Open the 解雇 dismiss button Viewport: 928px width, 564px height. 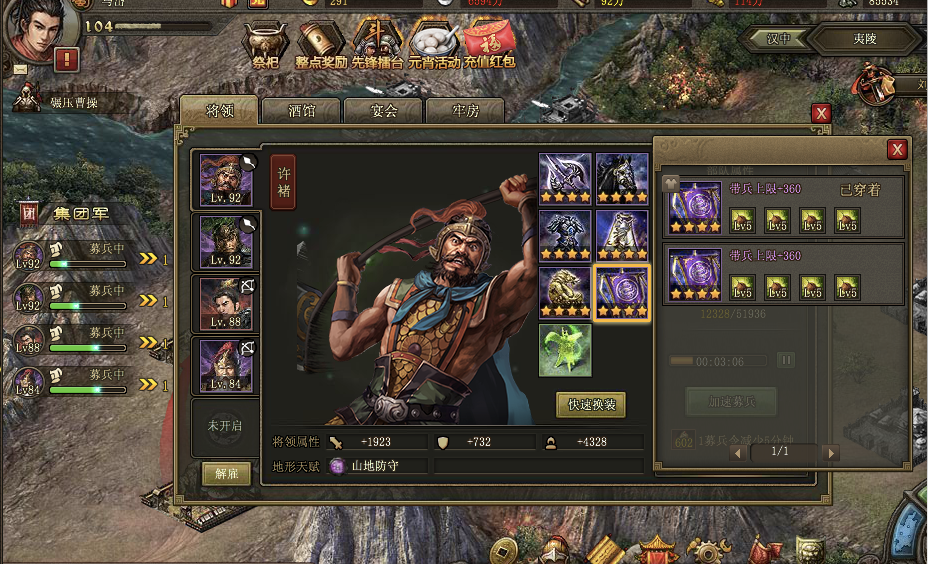[x=226, y=474]
